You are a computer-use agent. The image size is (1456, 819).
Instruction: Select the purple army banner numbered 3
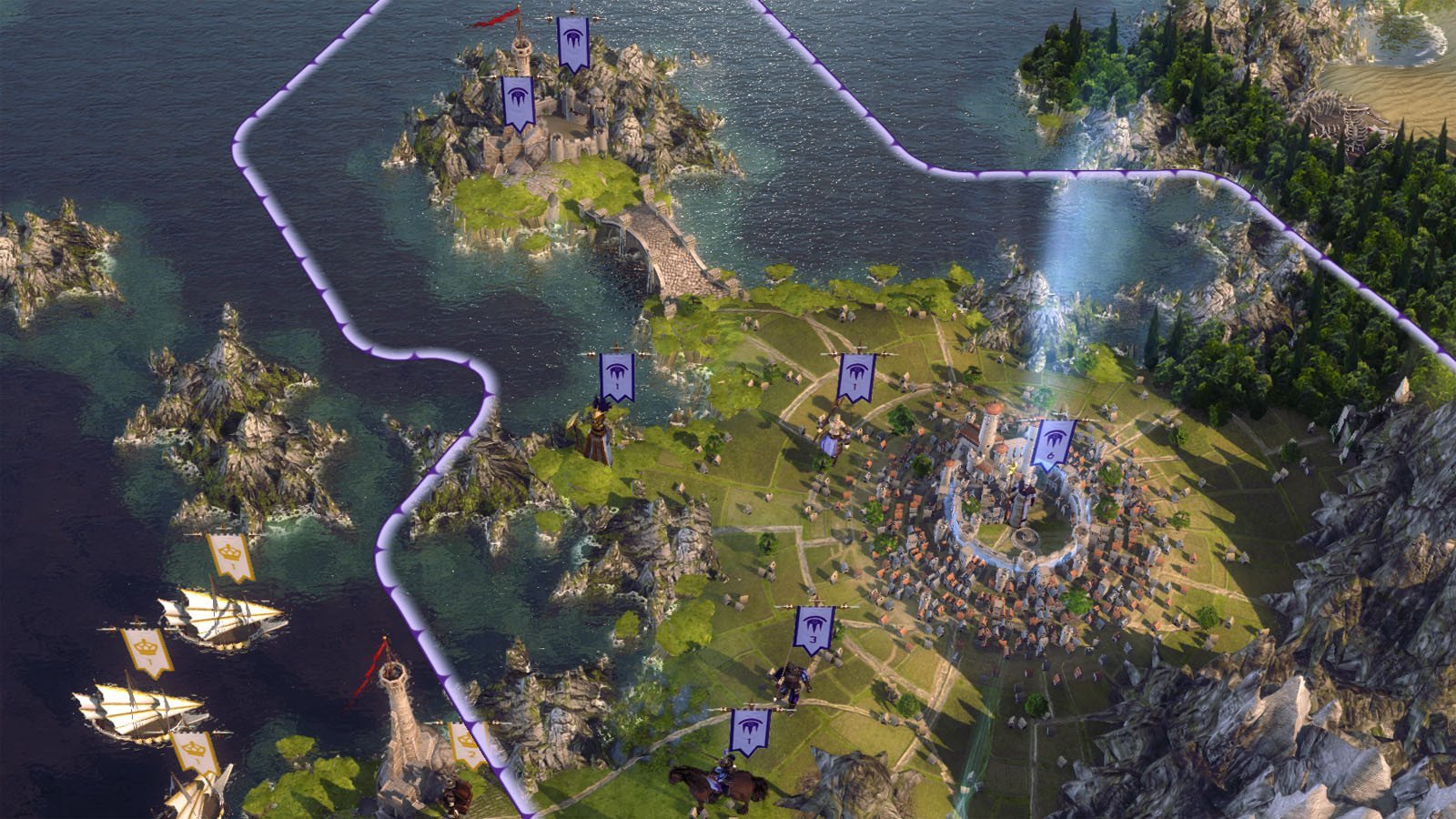(x=813, y=630)
